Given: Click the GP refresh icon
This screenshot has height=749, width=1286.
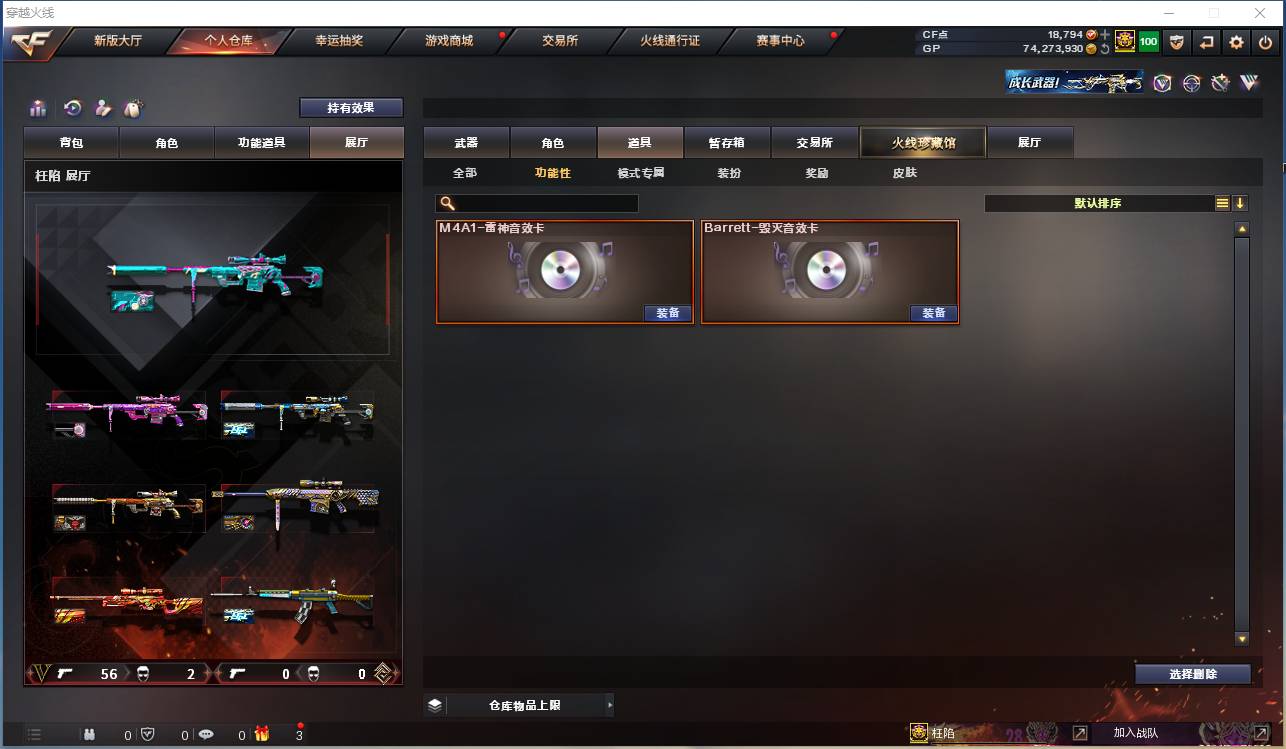Looking at the screenshot, I should point(1104,48).
